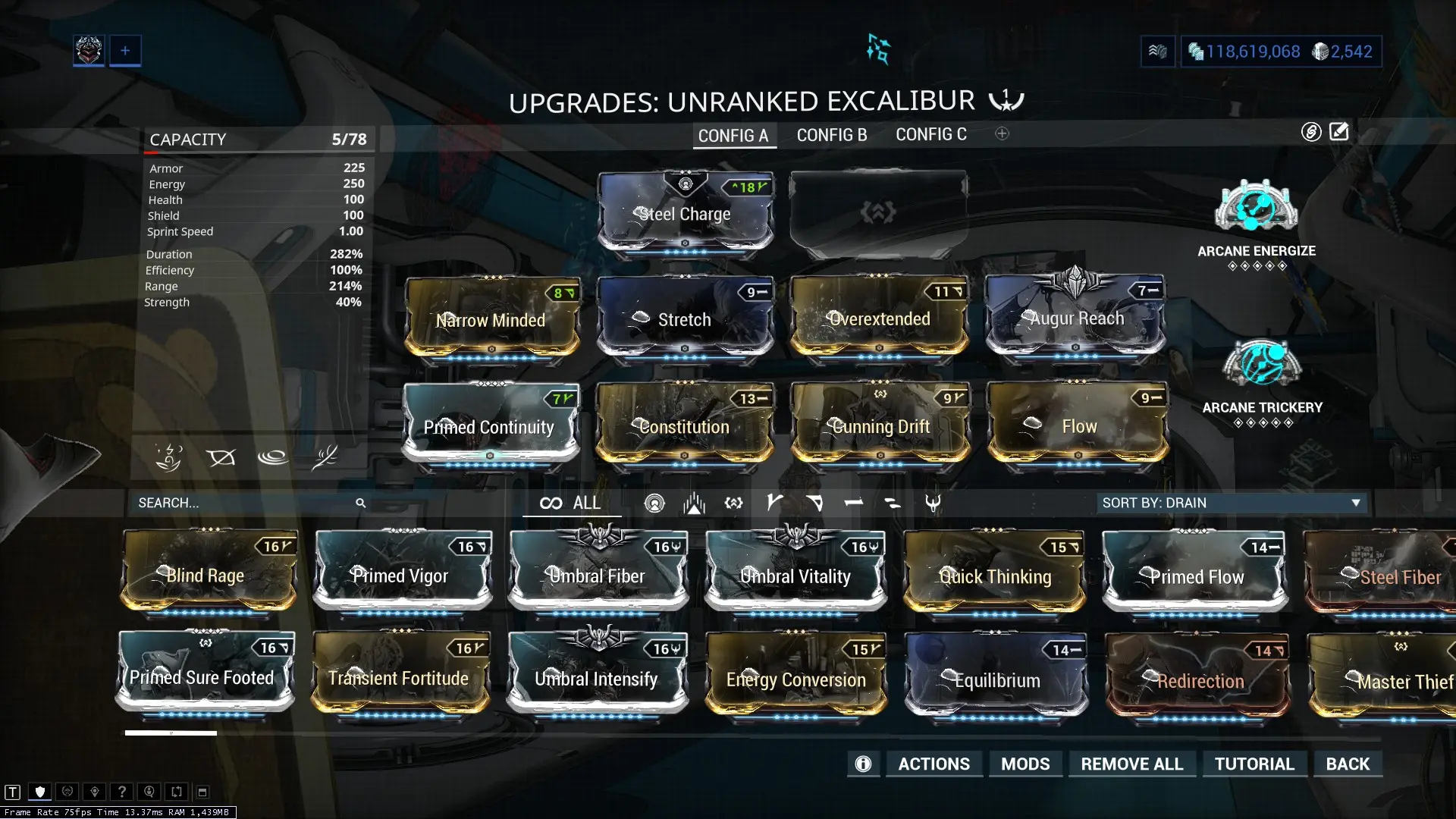Viewport: 1456px width, 819px height.
Task: Filter mods by Madurai polarity
Action: point(774,502)
